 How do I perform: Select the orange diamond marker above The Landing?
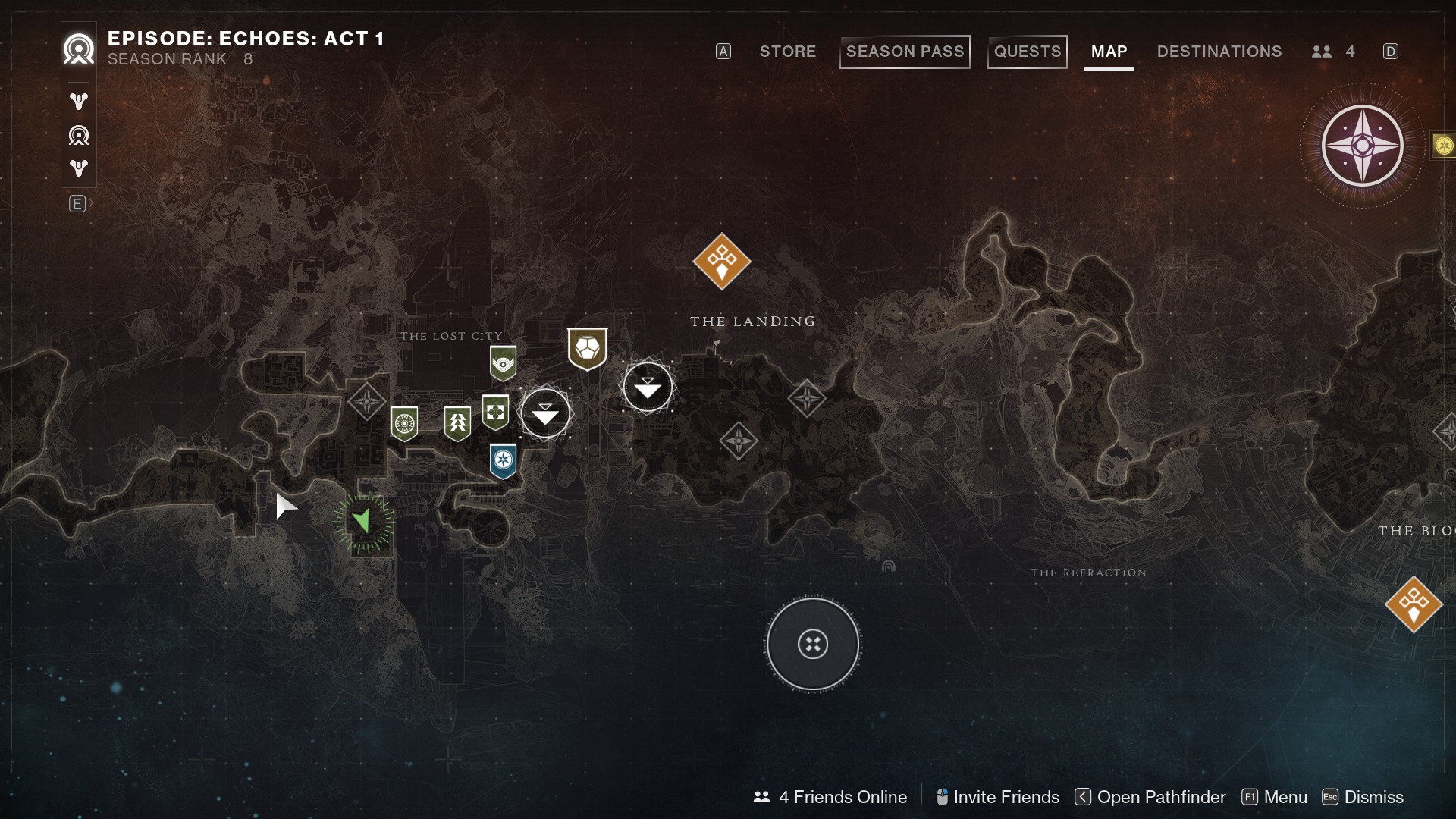tap(721, 262)
